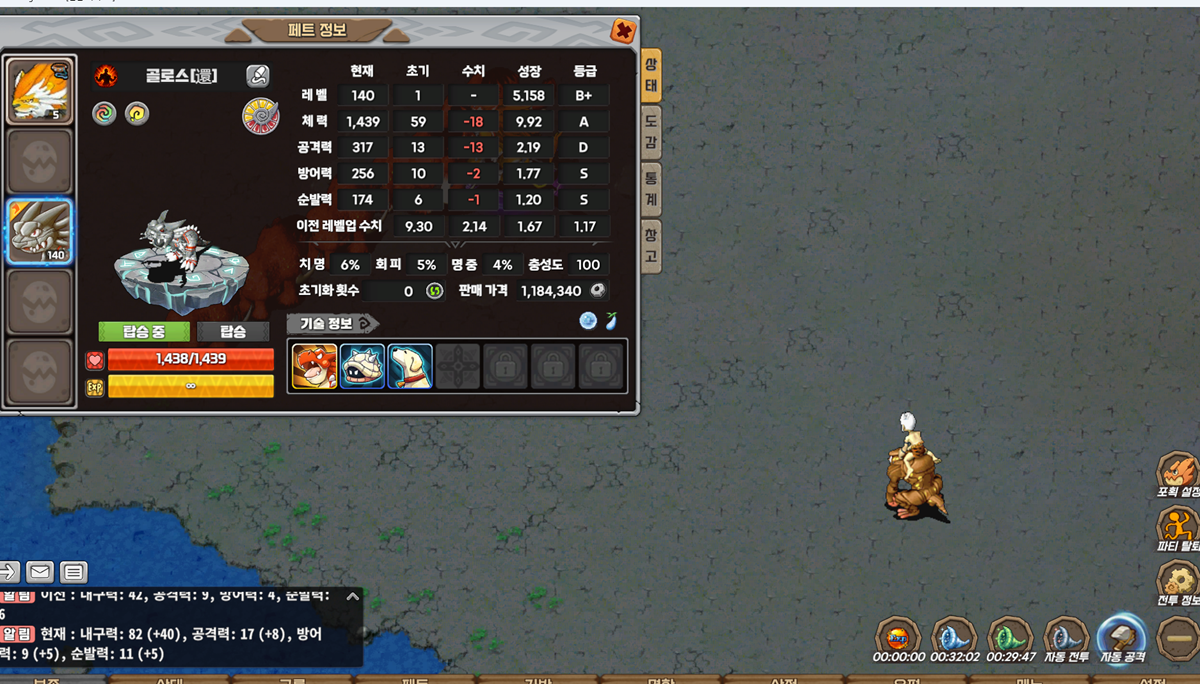Expand the 기술 정보 skill info

pos(333,323)
